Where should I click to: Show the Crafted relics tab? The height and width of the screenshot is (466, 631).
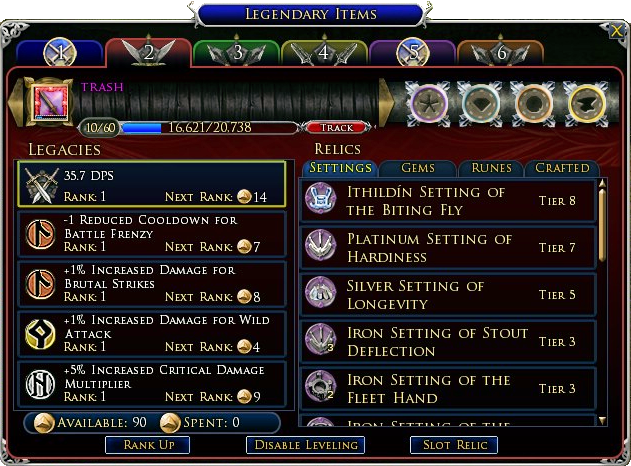[x=562, y=168]
